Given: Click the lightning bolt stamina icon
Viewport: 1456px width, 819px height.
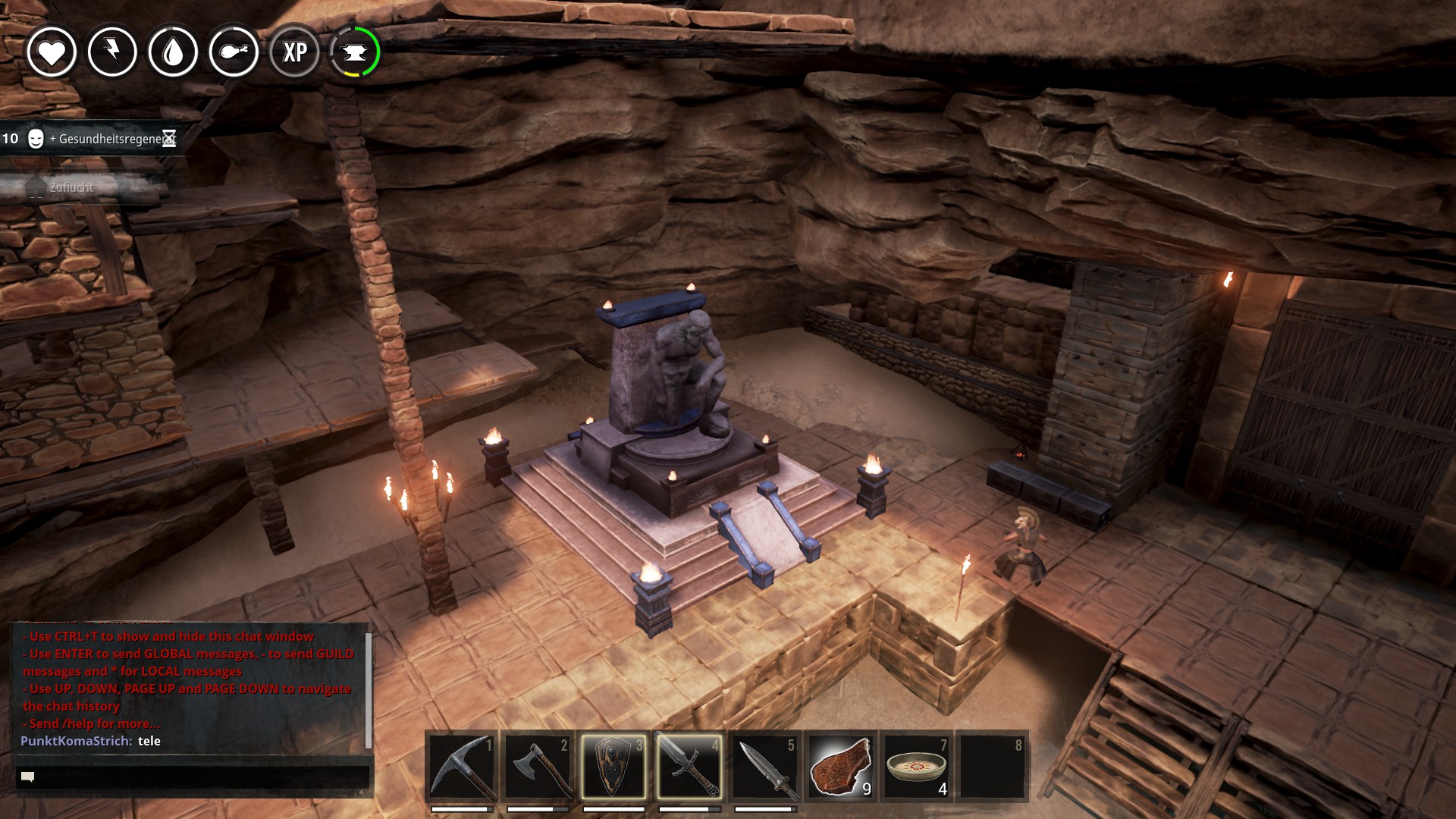Looking at the screenshot, I should 112,52.
